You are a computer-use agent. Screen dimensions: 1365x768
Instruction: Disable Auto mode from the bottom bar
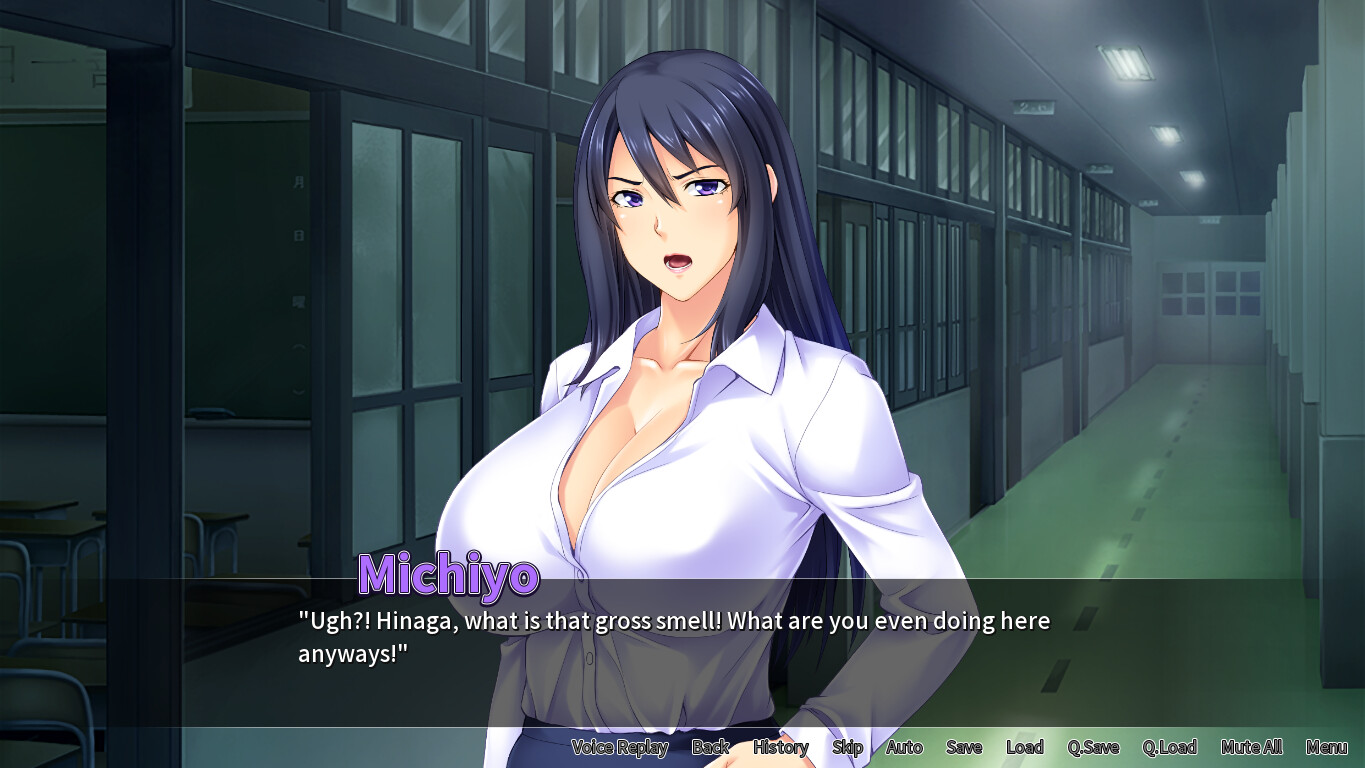pyautogui.click(x=903, y=747)
